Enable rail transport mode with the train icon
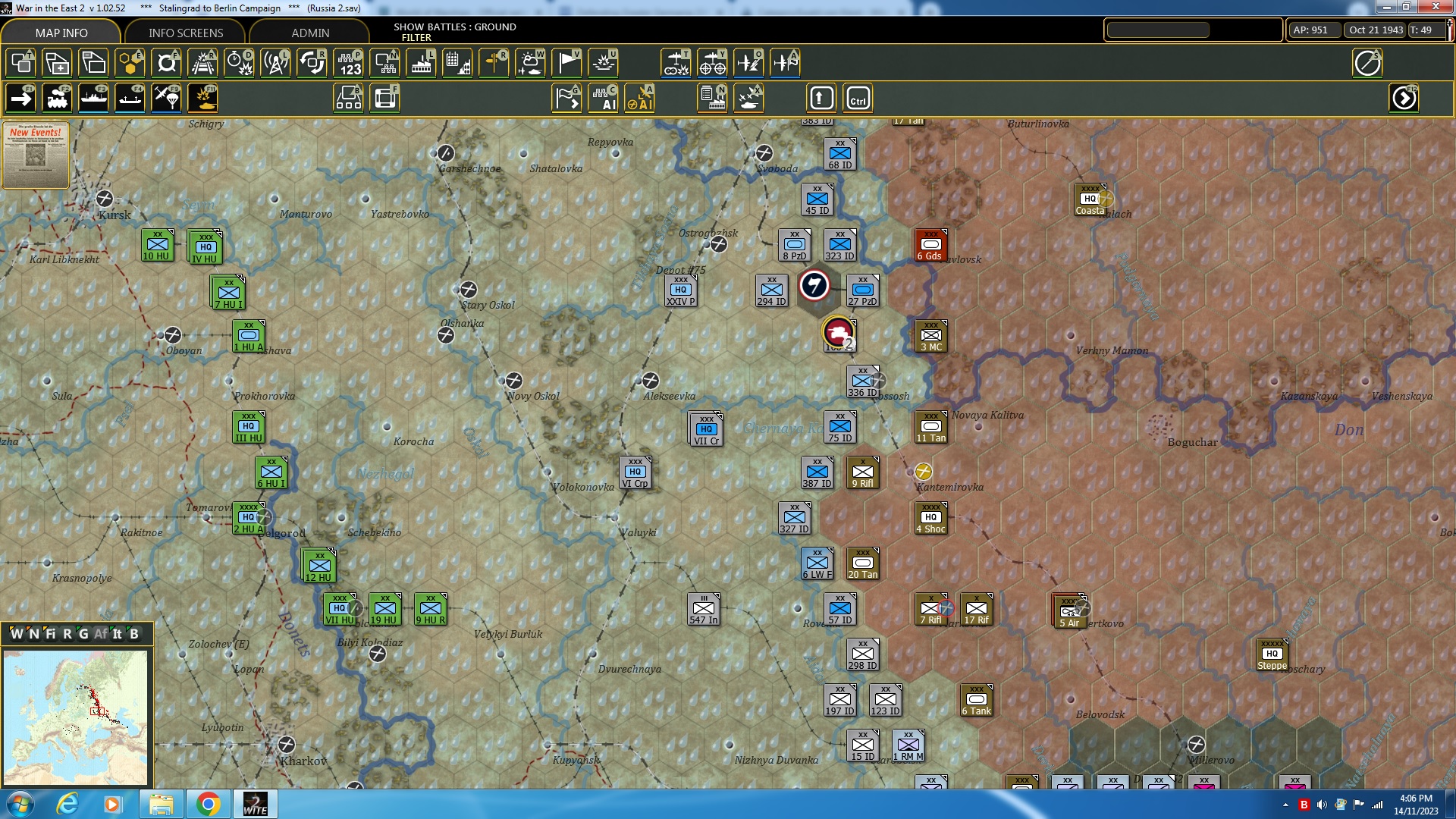The height and width of the screenshot is (819, 1456). tap(58, 97)
